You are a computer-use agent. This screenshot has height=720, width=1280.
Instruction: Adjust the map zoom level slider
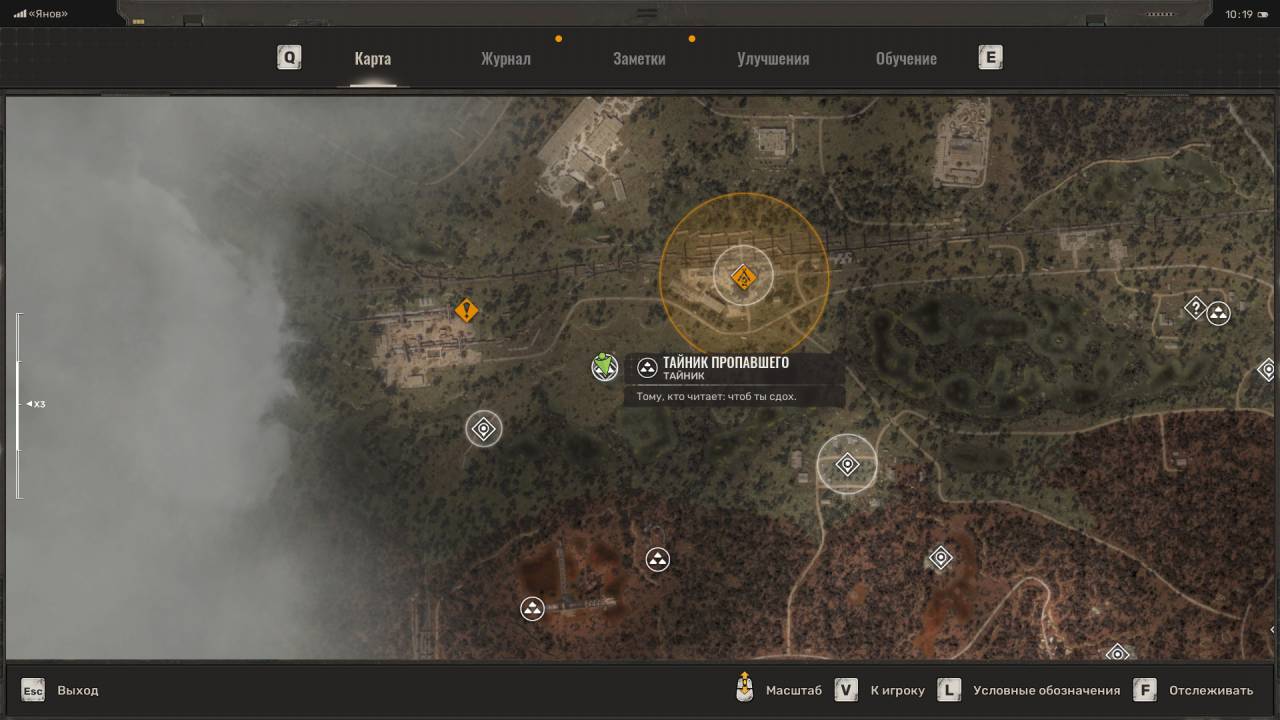(x=18, y=404)
